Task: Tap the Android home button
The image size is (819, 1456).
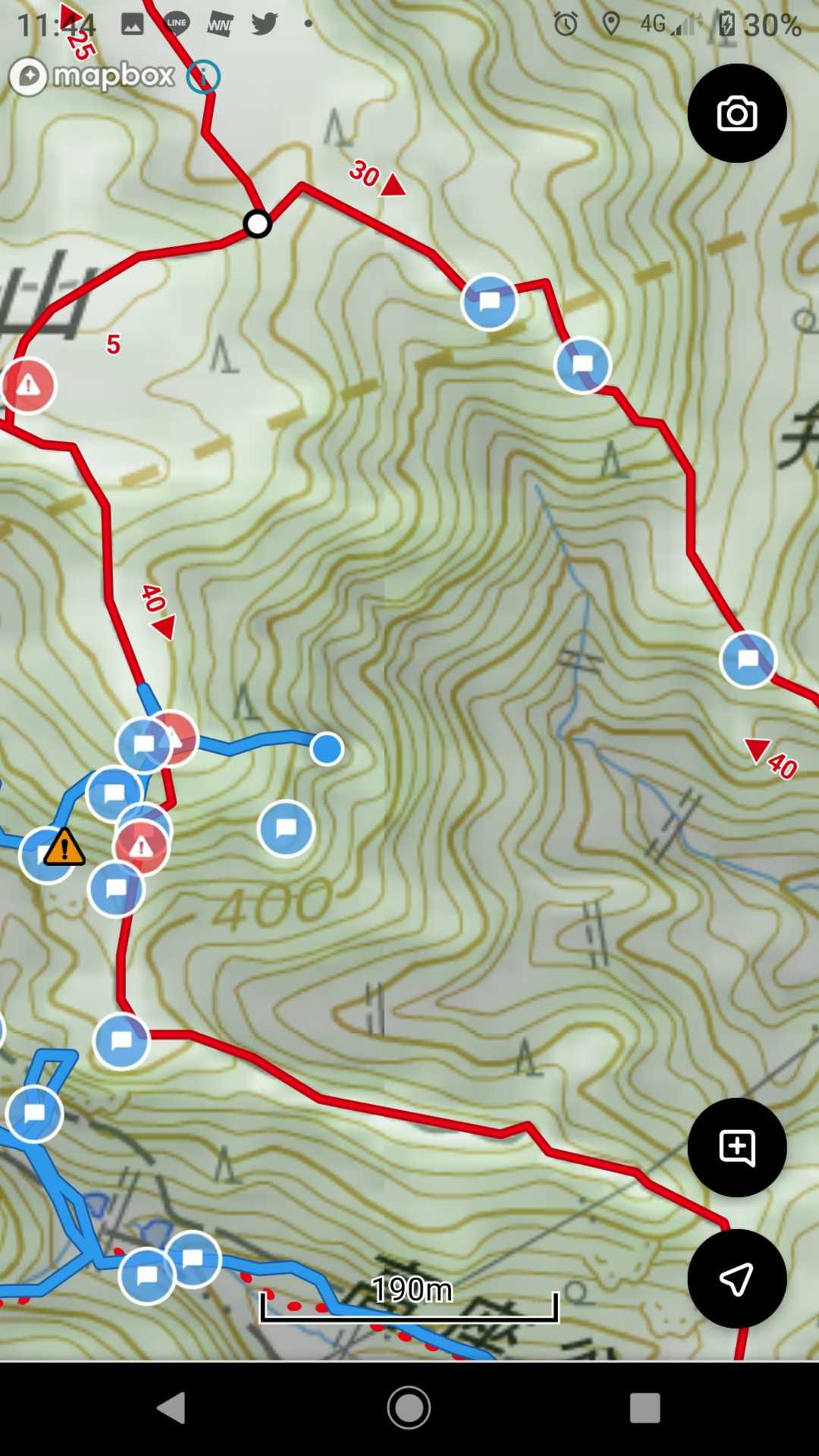Action: (x=409, y=1408)
